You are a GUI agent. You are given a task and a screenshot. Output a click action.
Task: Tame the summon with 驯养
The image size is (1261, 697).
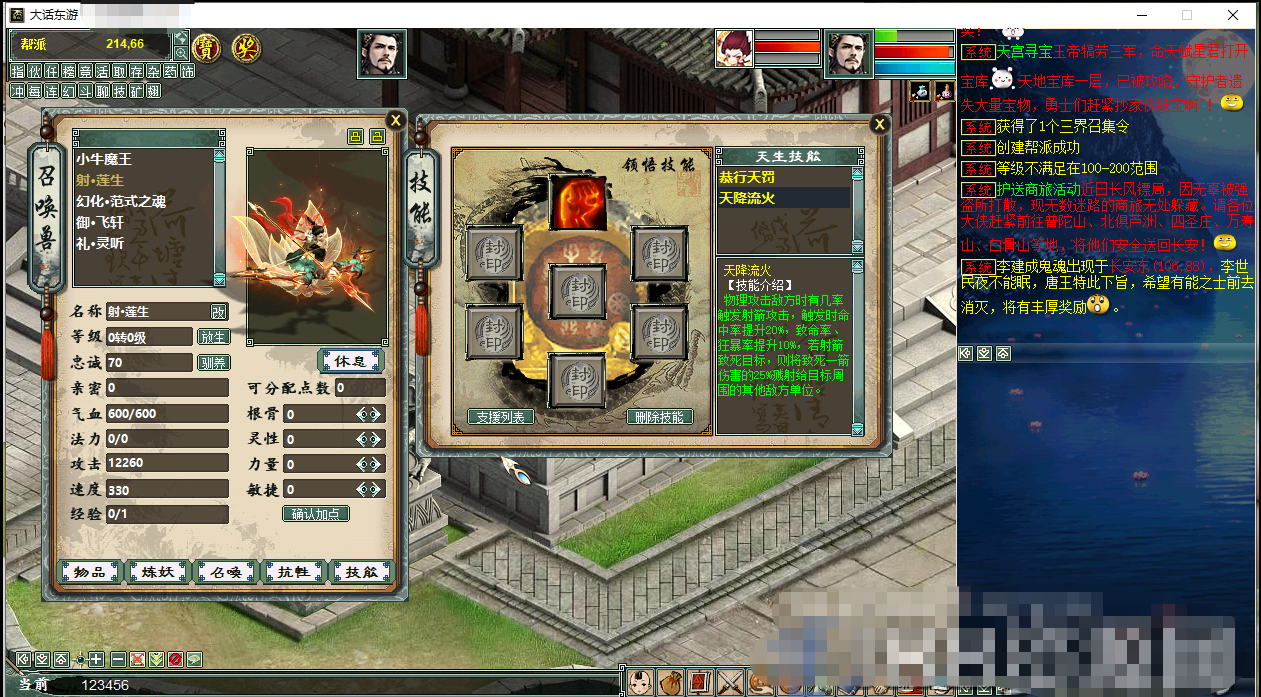pos(213,363)
